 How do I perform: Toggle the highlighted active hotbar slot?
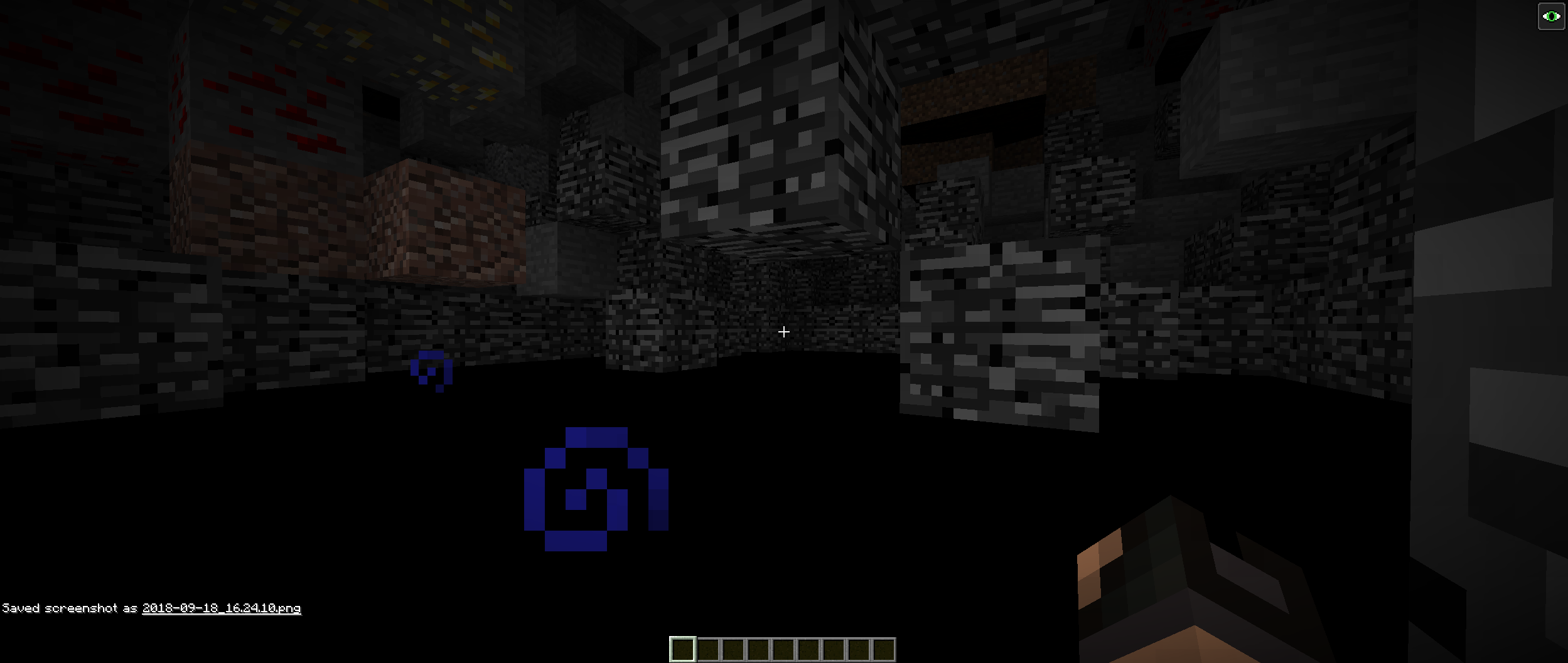point(682,650)
